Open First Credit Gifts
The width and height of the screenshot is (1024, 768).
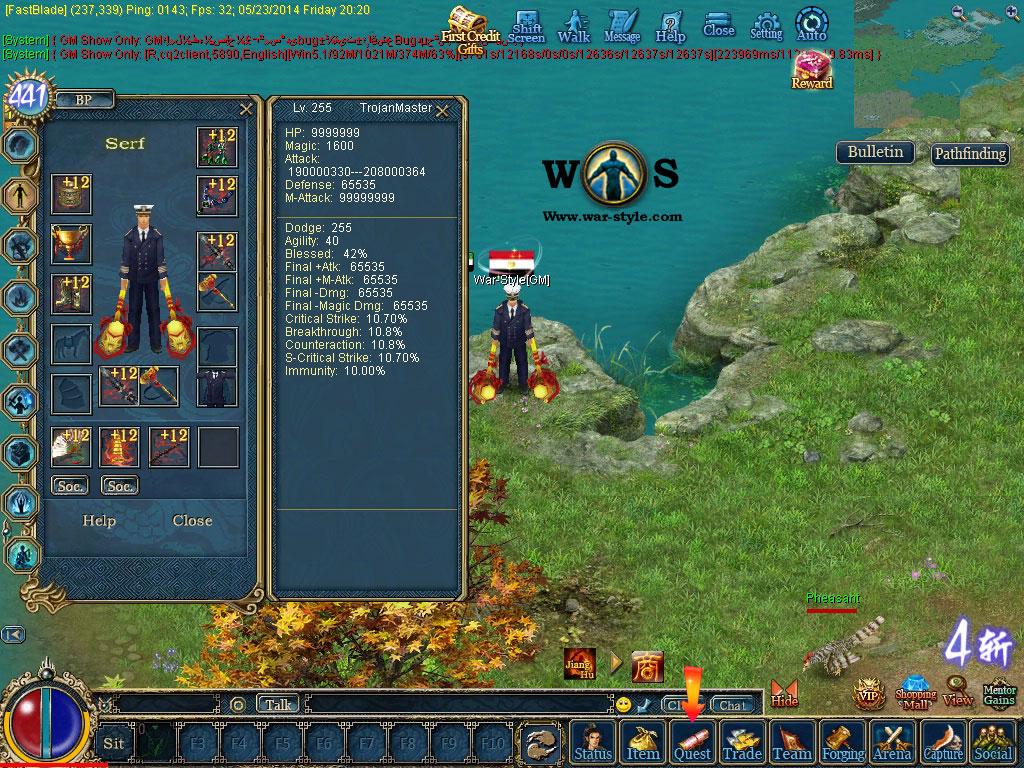coord(468,28)
